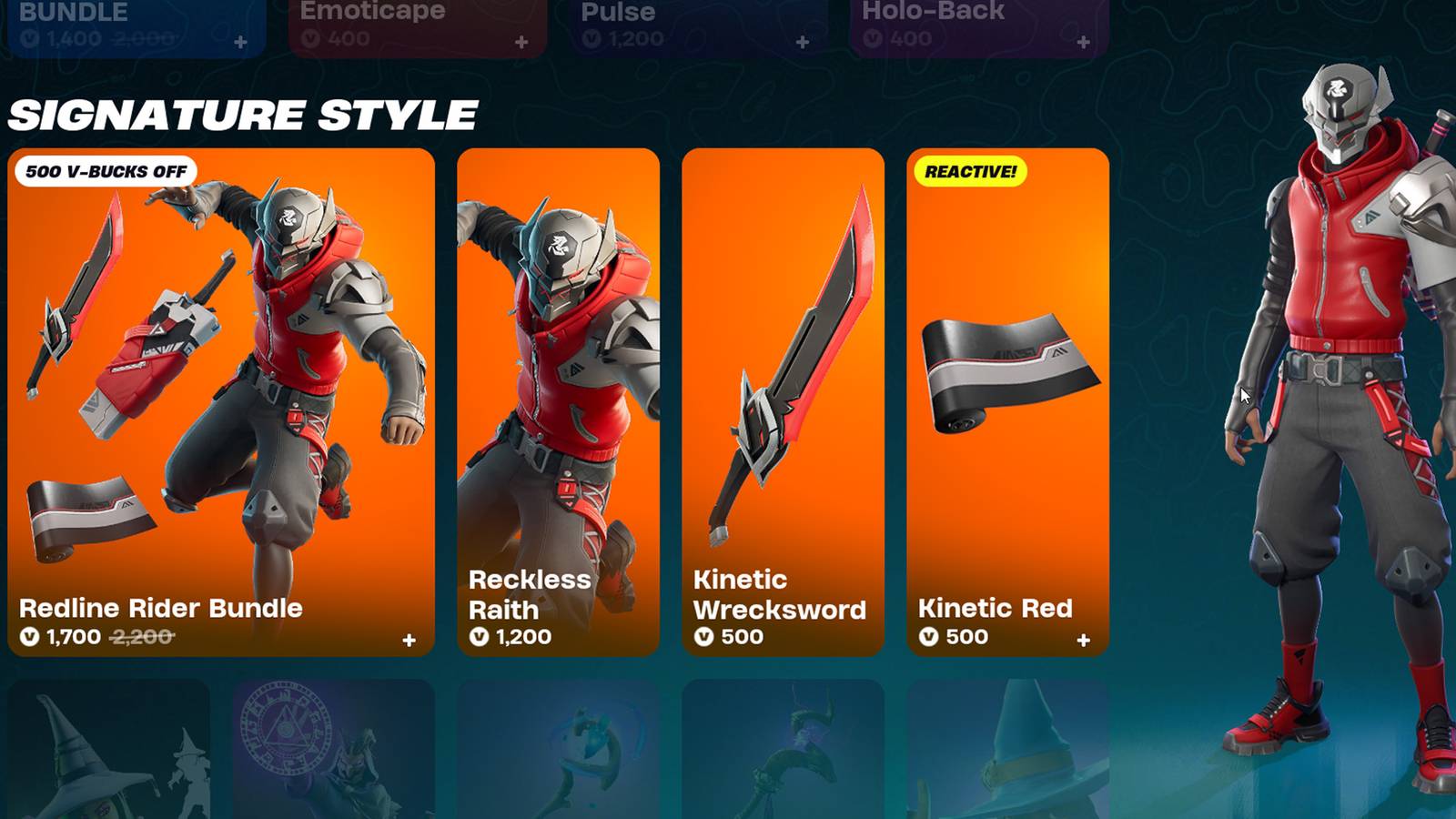Click the plus icon on the Kinetic Red card
The image size is (1456, 819).
pyautogui.click(x=1083, y=638)
